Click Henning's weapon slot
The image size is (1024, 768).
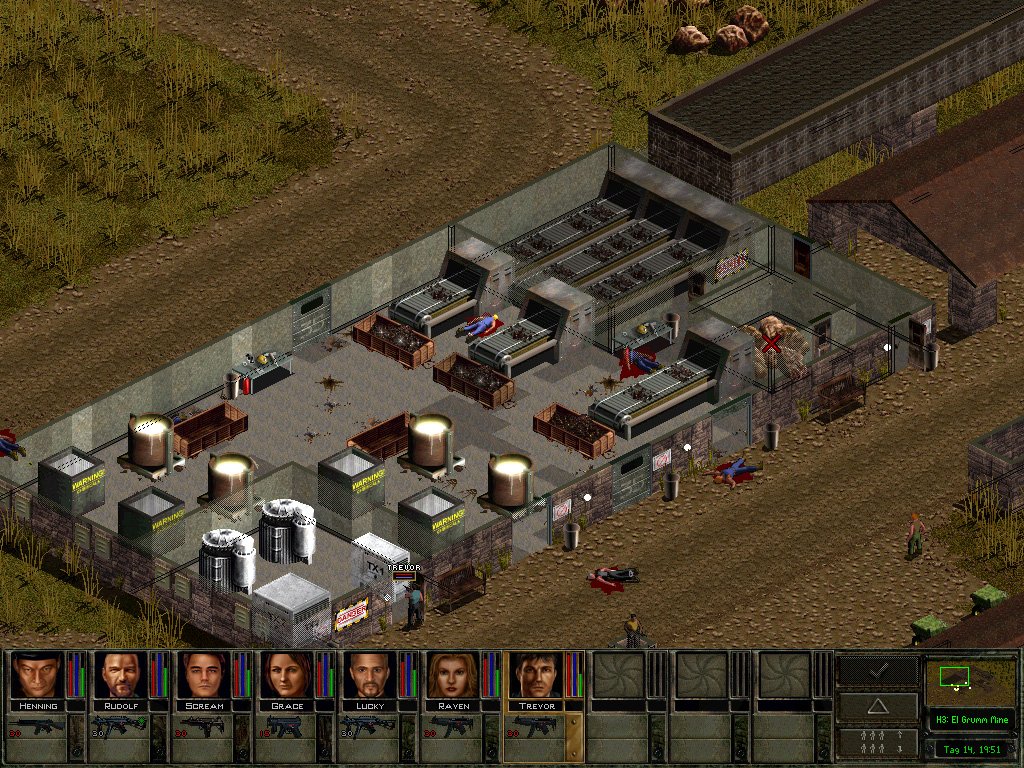36,727
